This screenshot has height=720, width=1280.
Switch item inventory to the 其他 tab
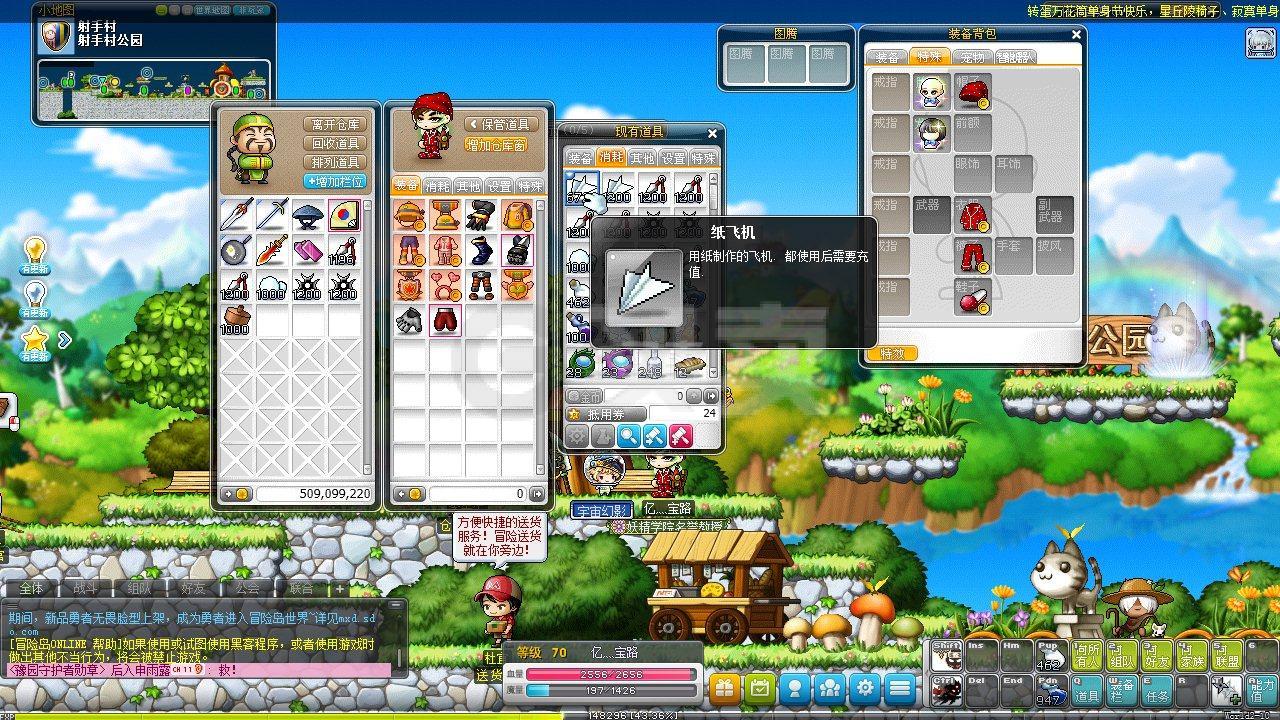click(x=641, y=158)
